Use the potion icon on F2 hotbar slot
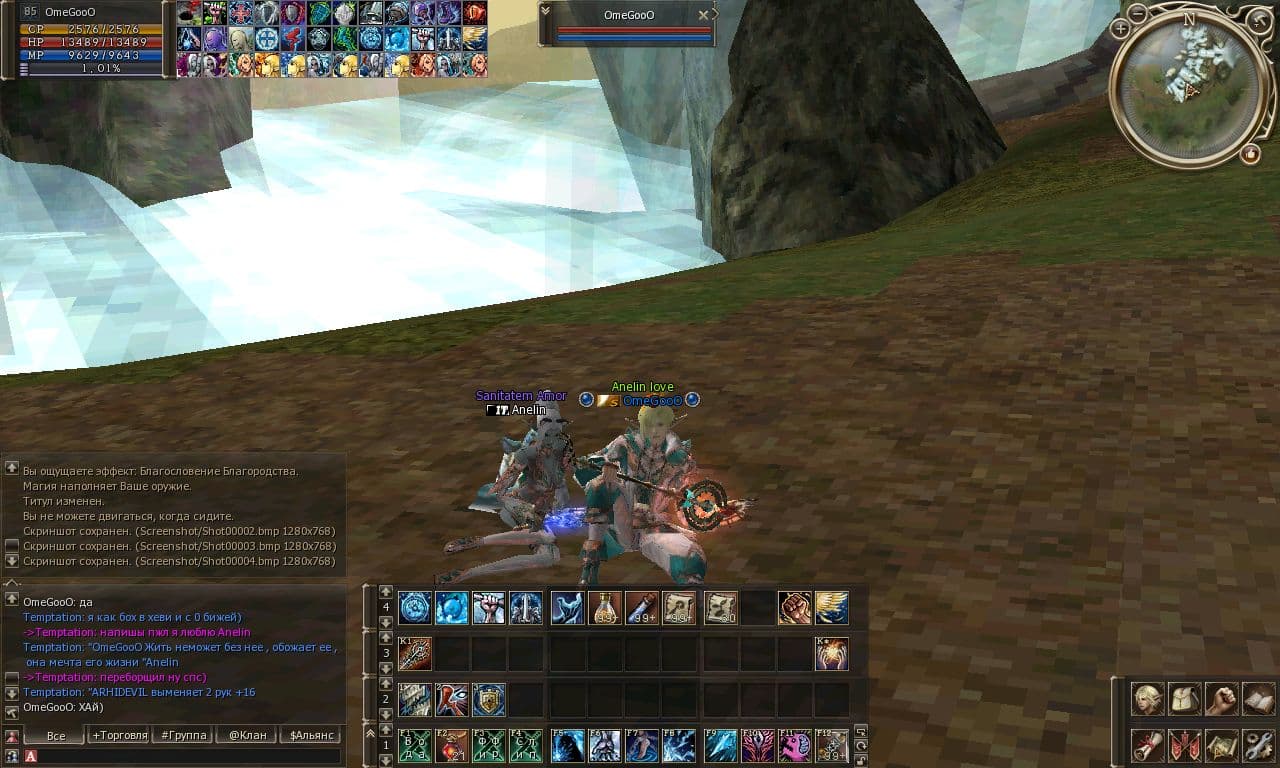The width and height of the screenshot is (1280, 768). [450, 745]
